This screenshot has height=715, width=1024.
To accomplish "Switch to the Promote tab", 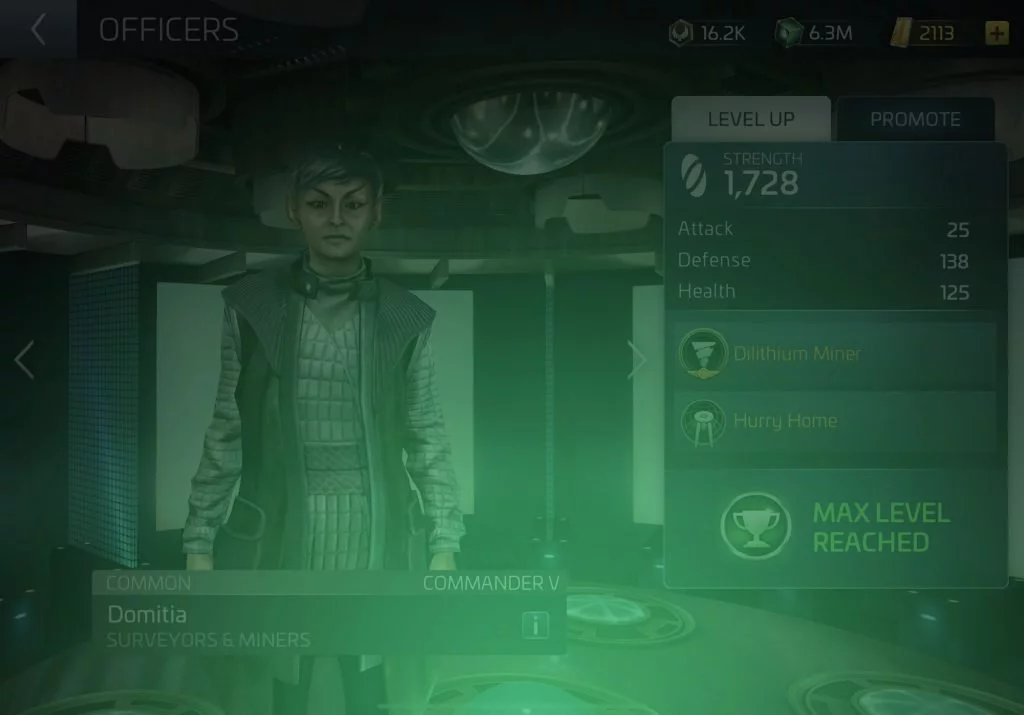I will tap(914, 119).
